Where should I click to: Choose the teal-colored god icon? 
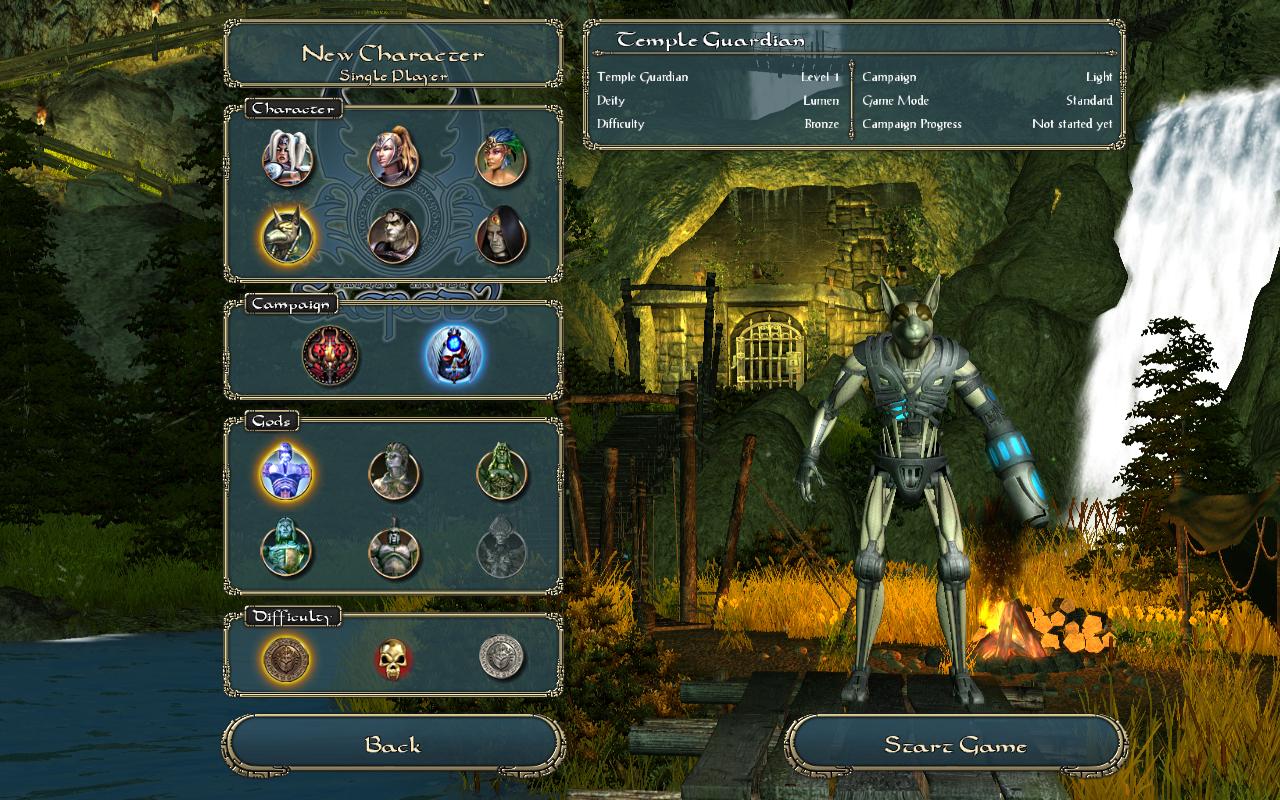click(x=287, y=549)
